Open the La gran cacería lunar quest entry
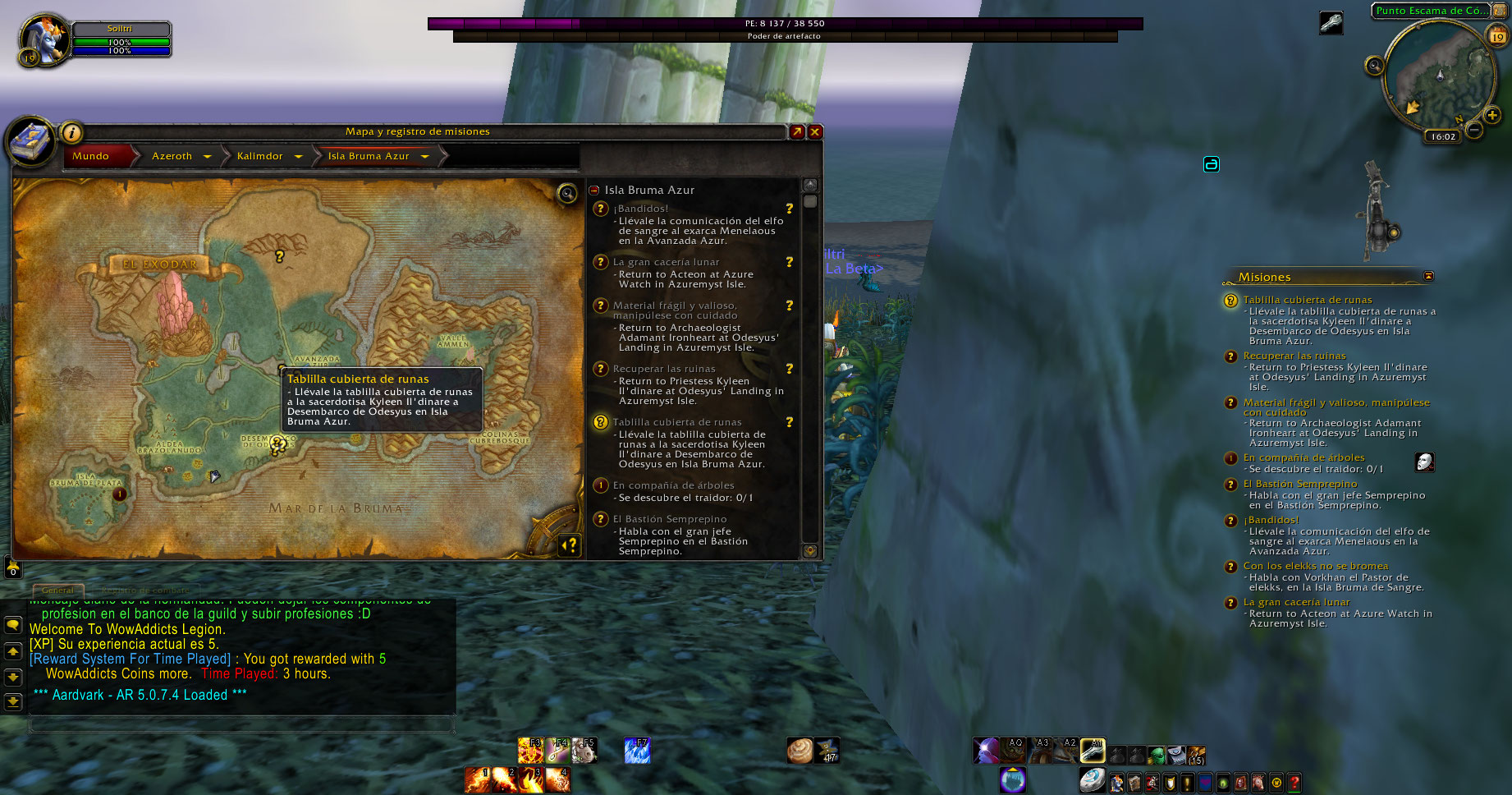Viewport: 1512px width, 795px height. click(666, 262)
